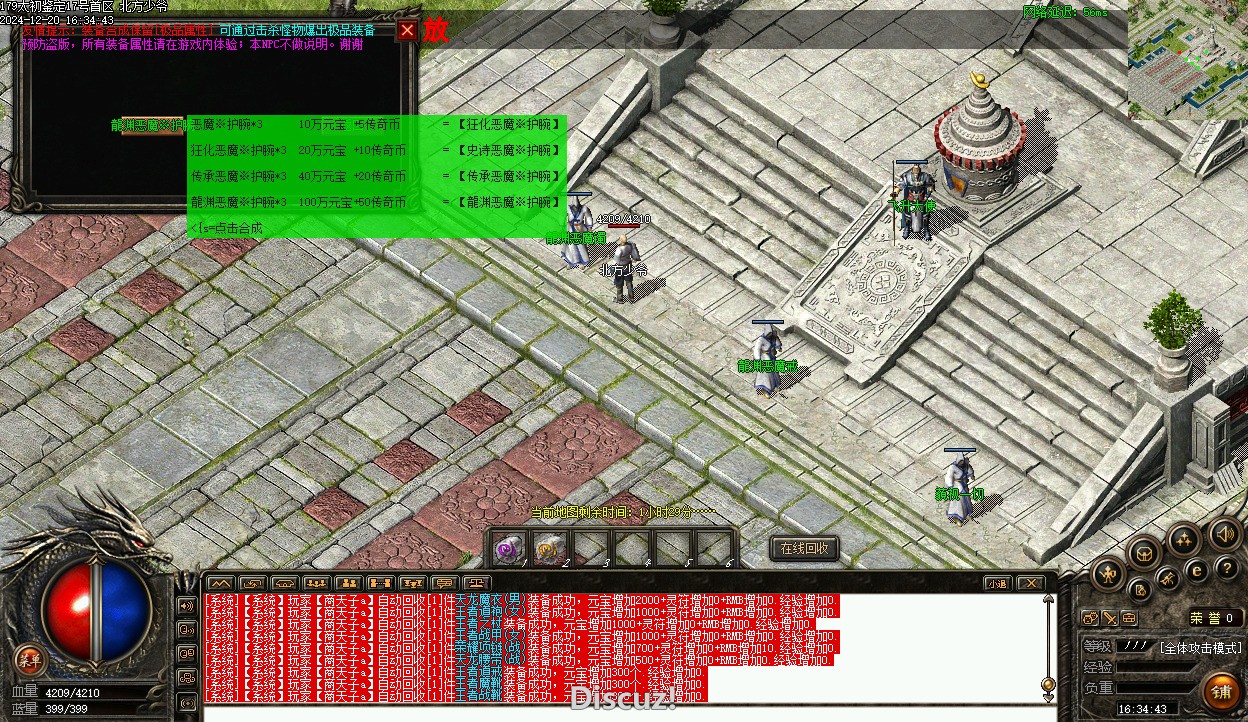Open the 铺 shop button

point(1221,690)
